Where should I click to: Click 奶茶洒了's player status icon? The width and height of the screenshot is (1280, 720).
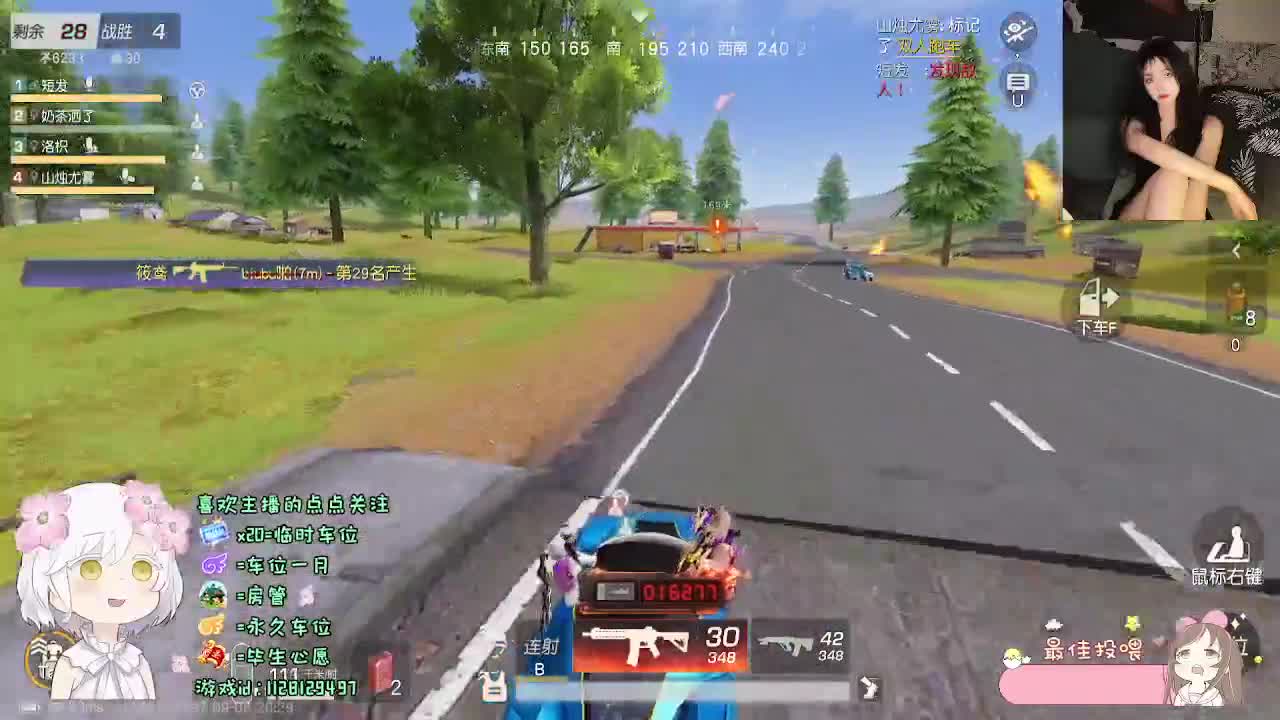click(196, 118)
